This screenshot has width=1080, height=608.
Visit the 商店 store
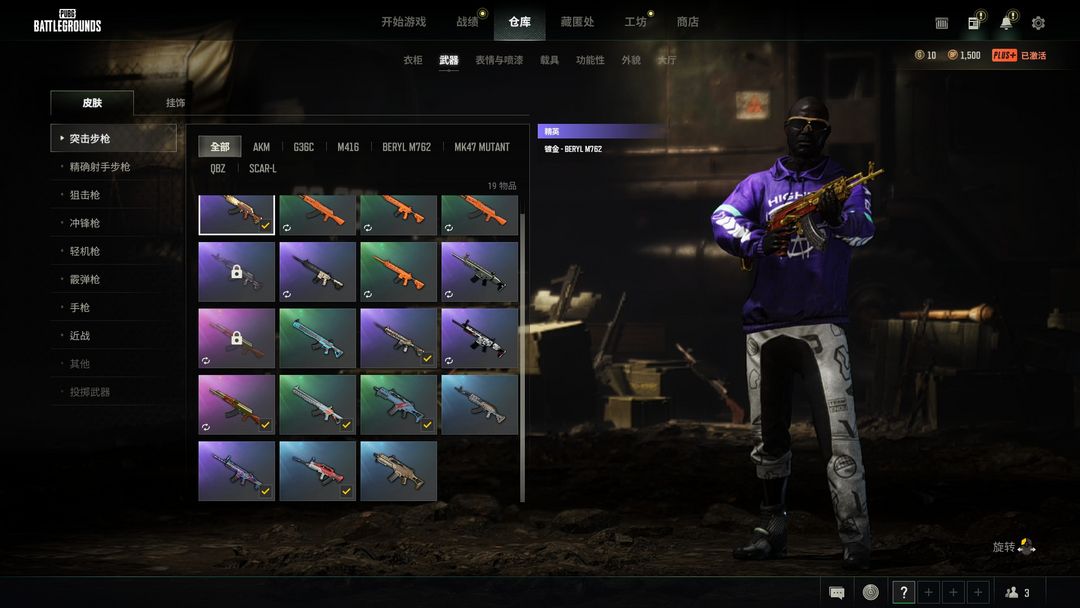pyautogui.click(x=688, y=22)
